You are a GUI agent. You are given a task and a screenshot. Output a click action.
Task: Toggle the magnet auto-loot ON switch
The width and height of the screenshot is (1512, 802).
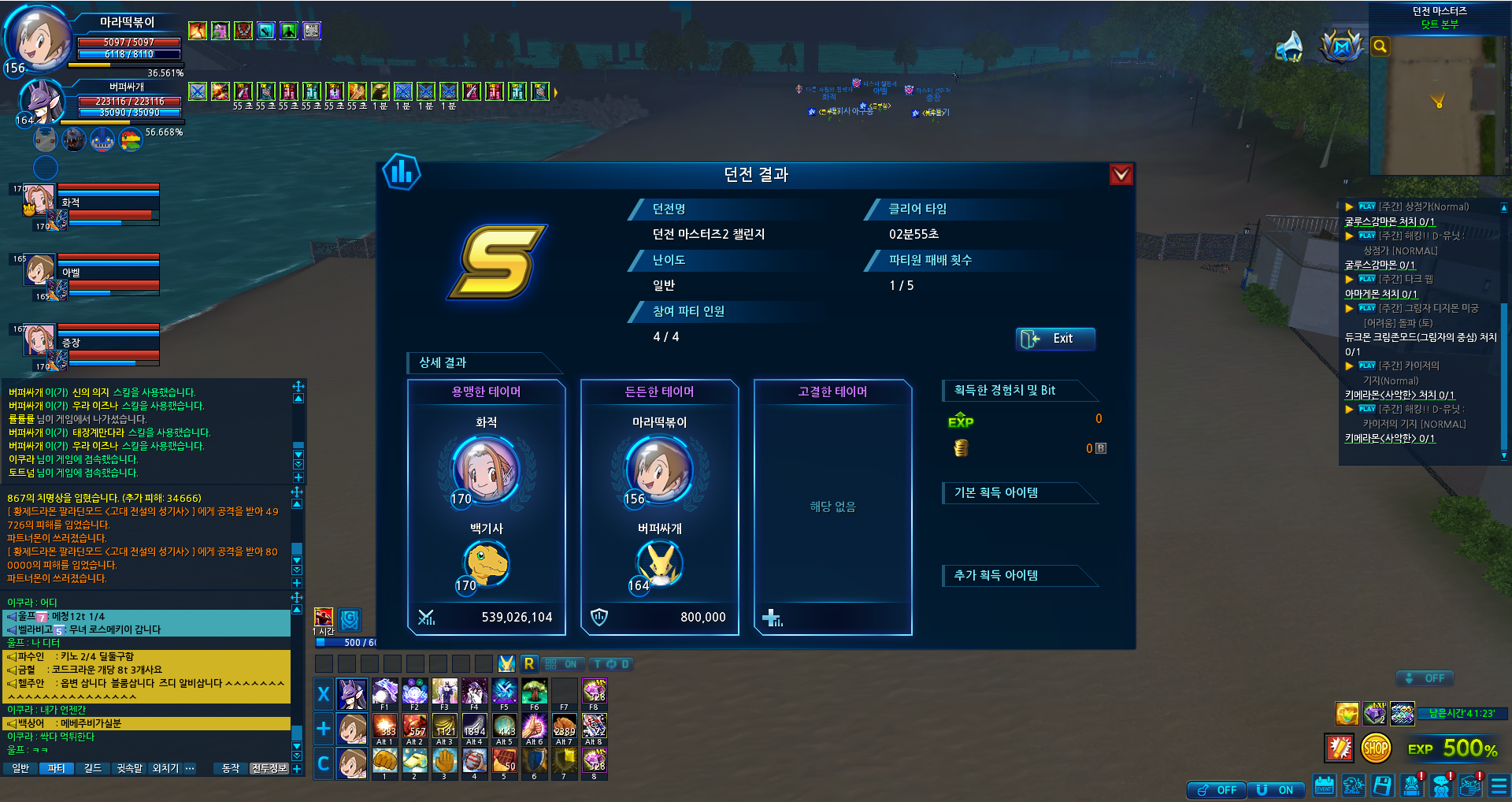click(x=1276, y=790)
